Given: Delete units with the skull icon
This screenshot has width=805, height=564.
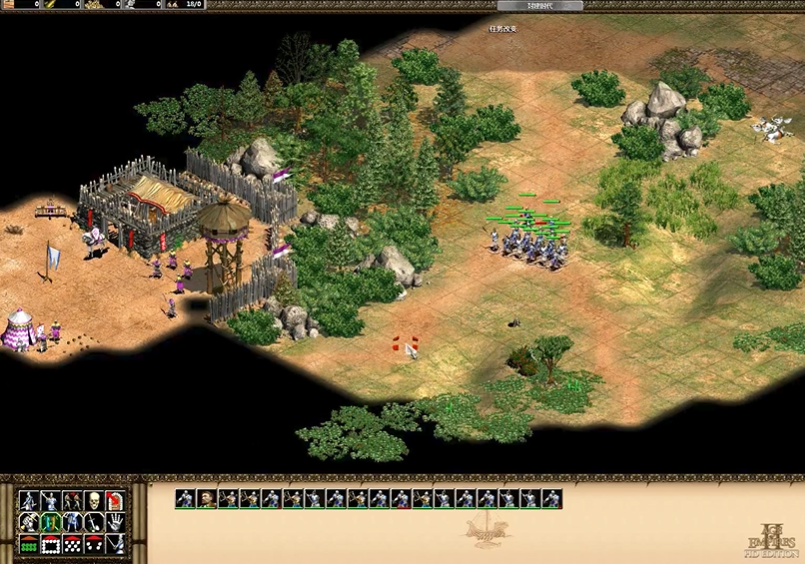Looking at the screenshot, I should tap(93, 500).
